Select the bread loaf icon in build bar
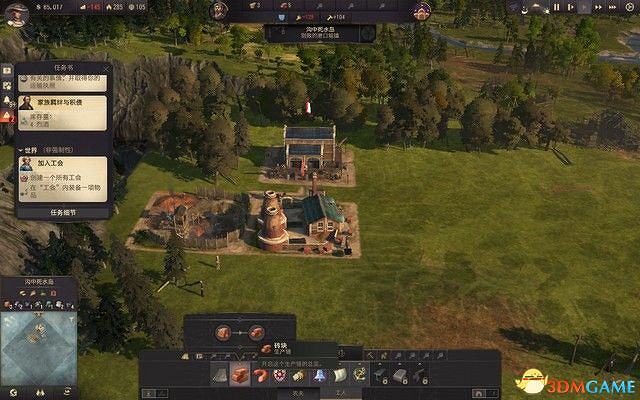640x400 pixels. [x=298, y=373]
